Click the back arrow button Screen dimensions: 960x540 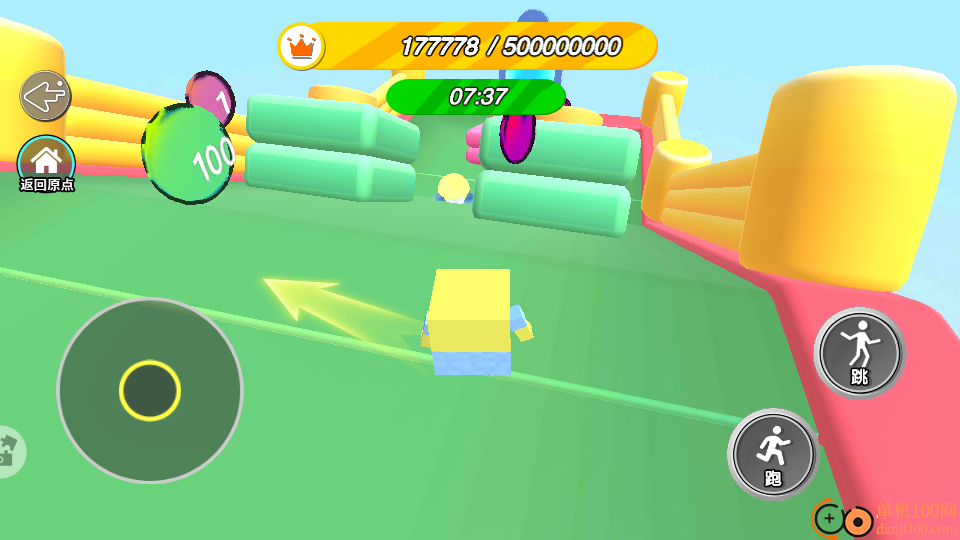point(46,96)
